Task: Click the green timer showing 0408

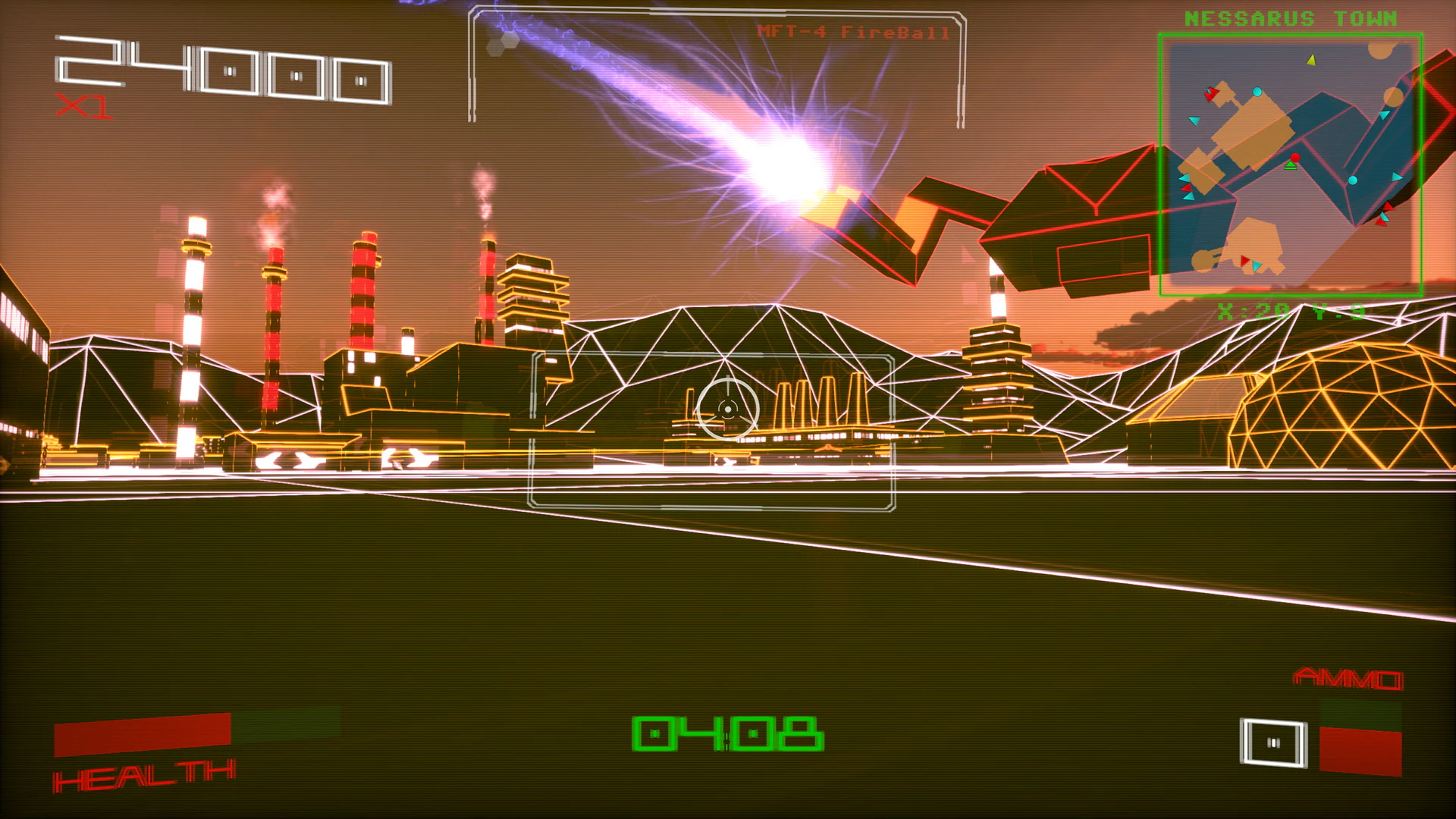Action: coord(730,732)
